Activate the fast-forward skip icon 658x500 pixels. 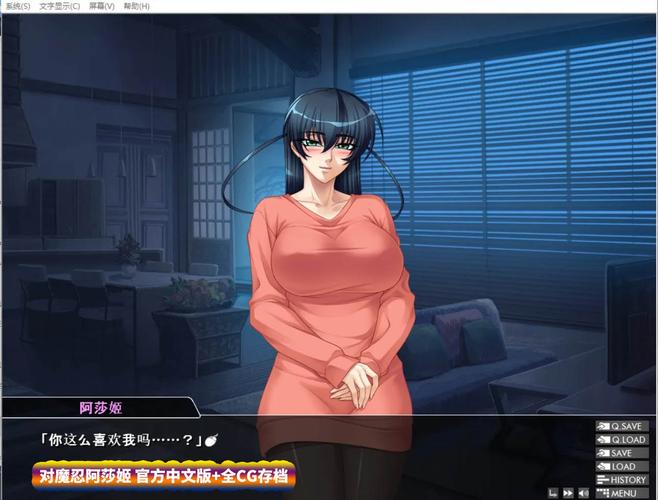[567, 493]
